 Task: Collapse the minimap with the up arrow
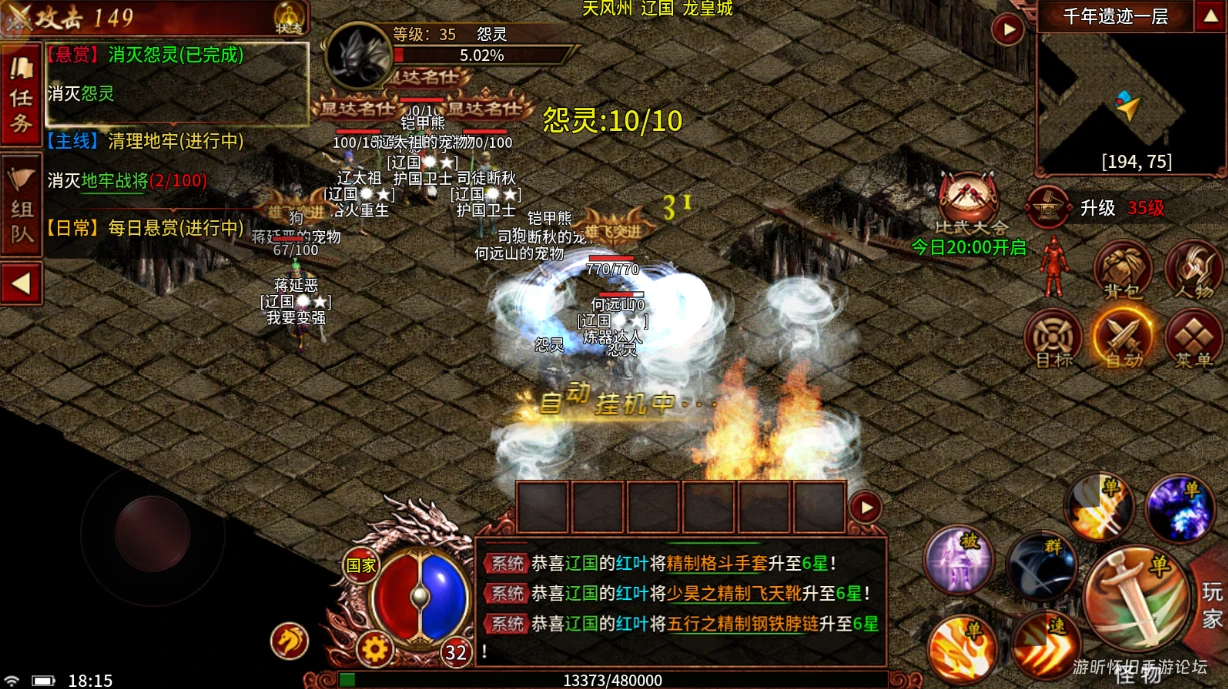point(1207,16)
